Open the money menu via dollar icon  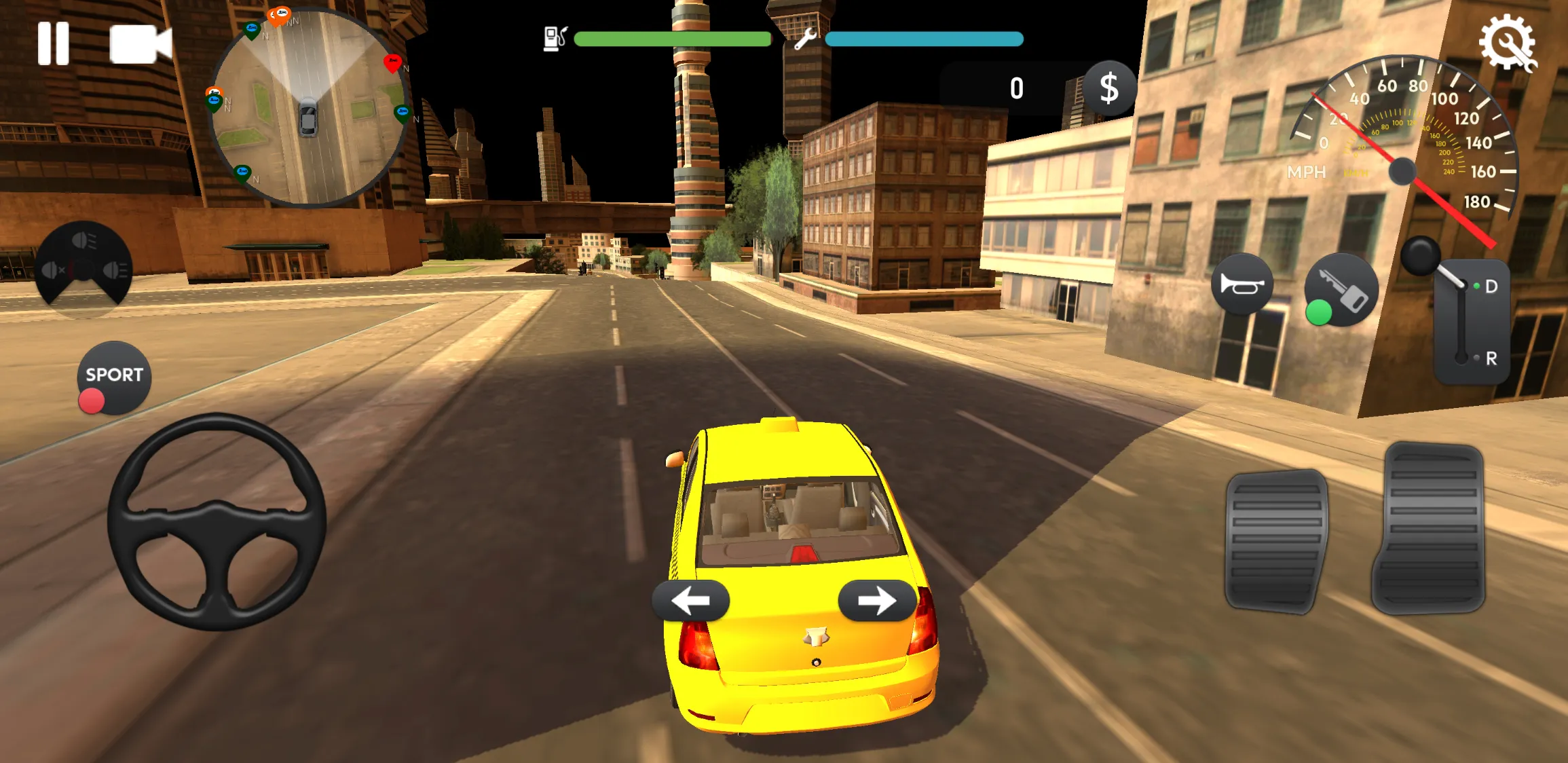[x=1109, y=87]
